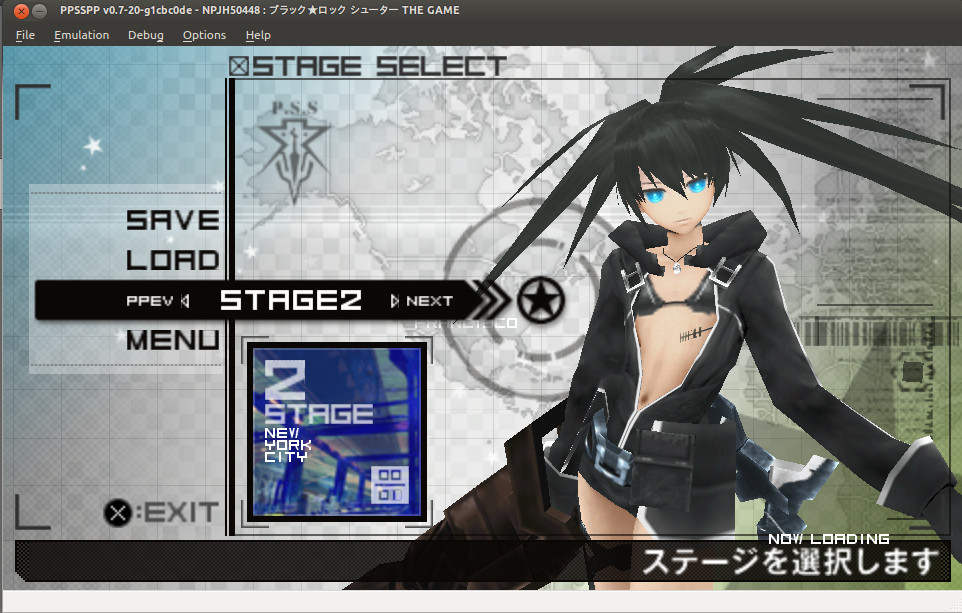Open the Options menu

click(x=204, y=35)
